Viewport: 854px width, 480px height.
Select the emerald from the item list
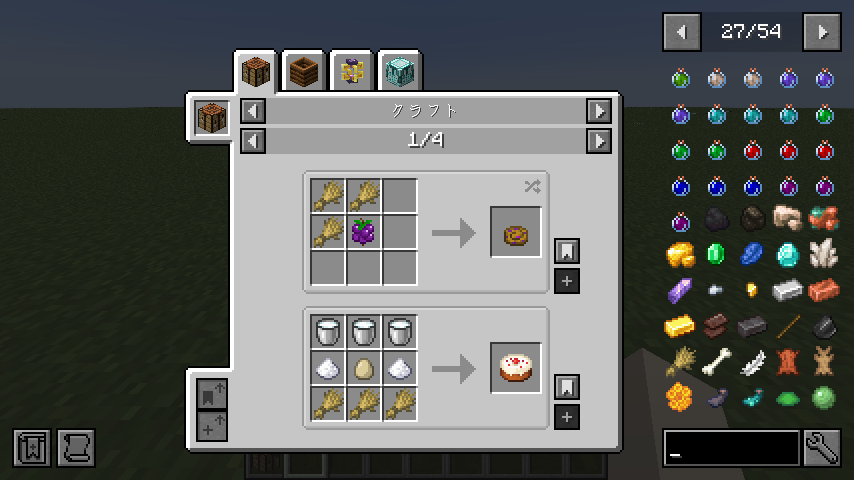[717, 255]
